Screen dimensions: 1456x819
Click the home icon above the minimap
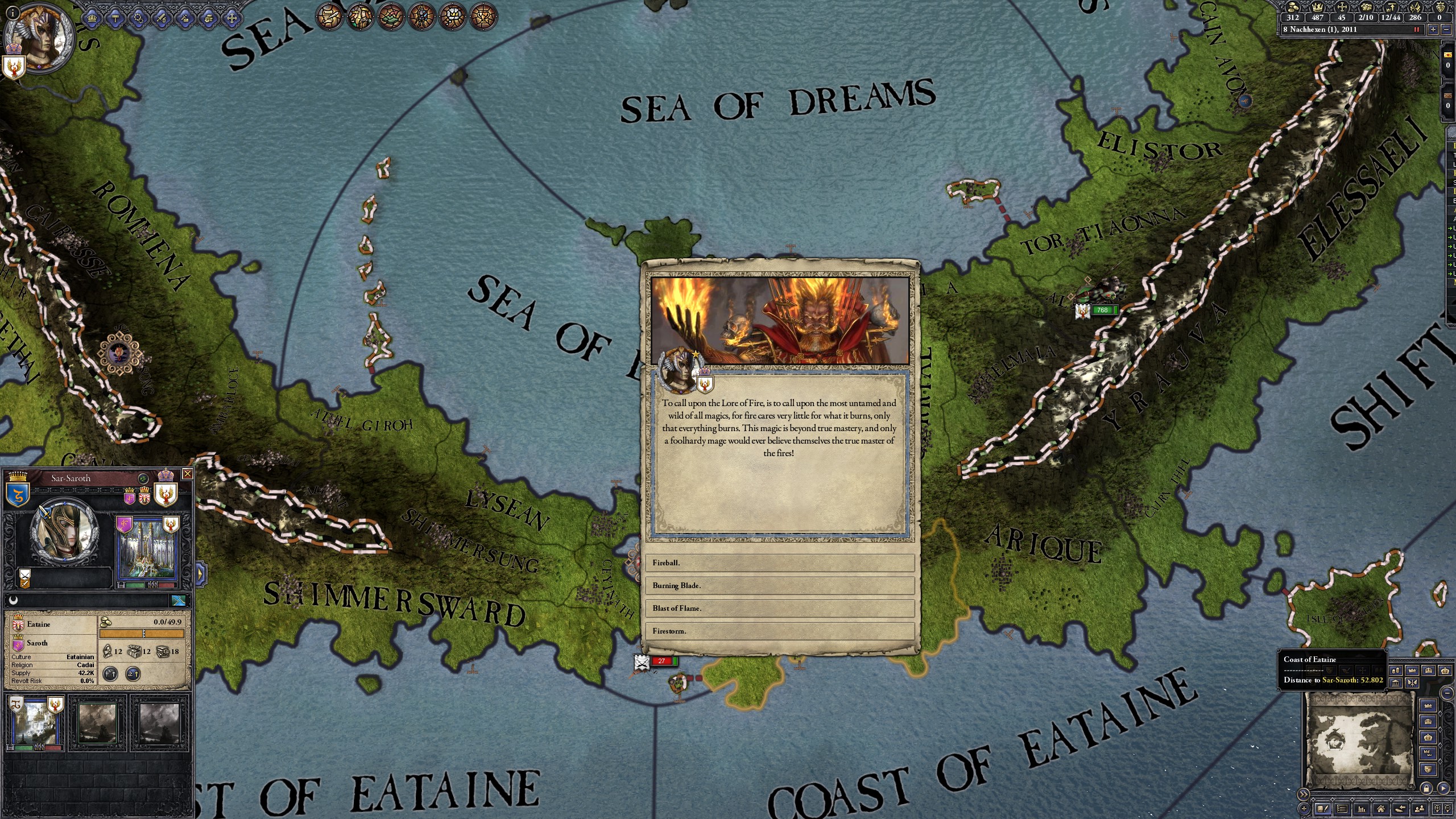click(1381, 809)
